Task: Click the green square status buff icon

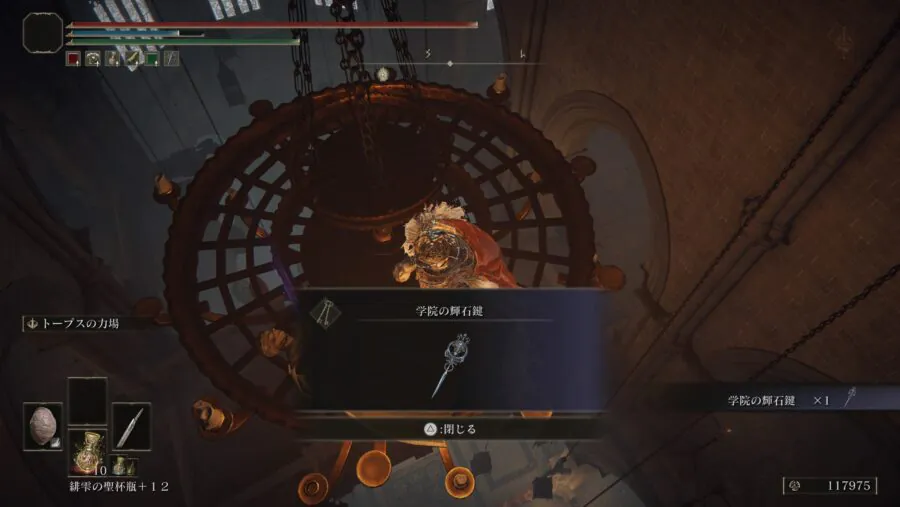Action: point(152,59)
